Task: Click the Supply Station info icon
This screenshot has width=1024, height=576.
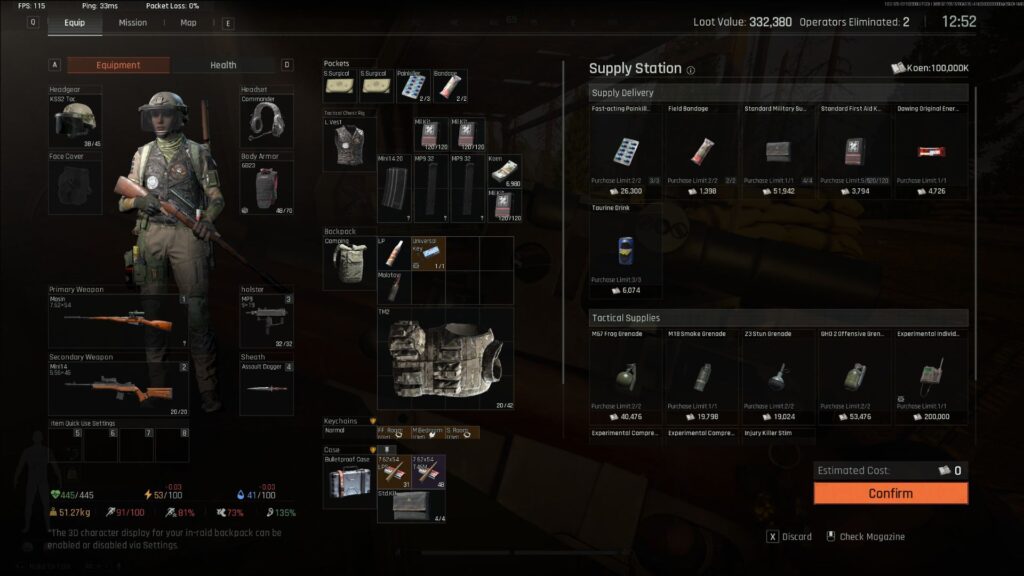Action: pyautogui.click(x=691, y=70)
